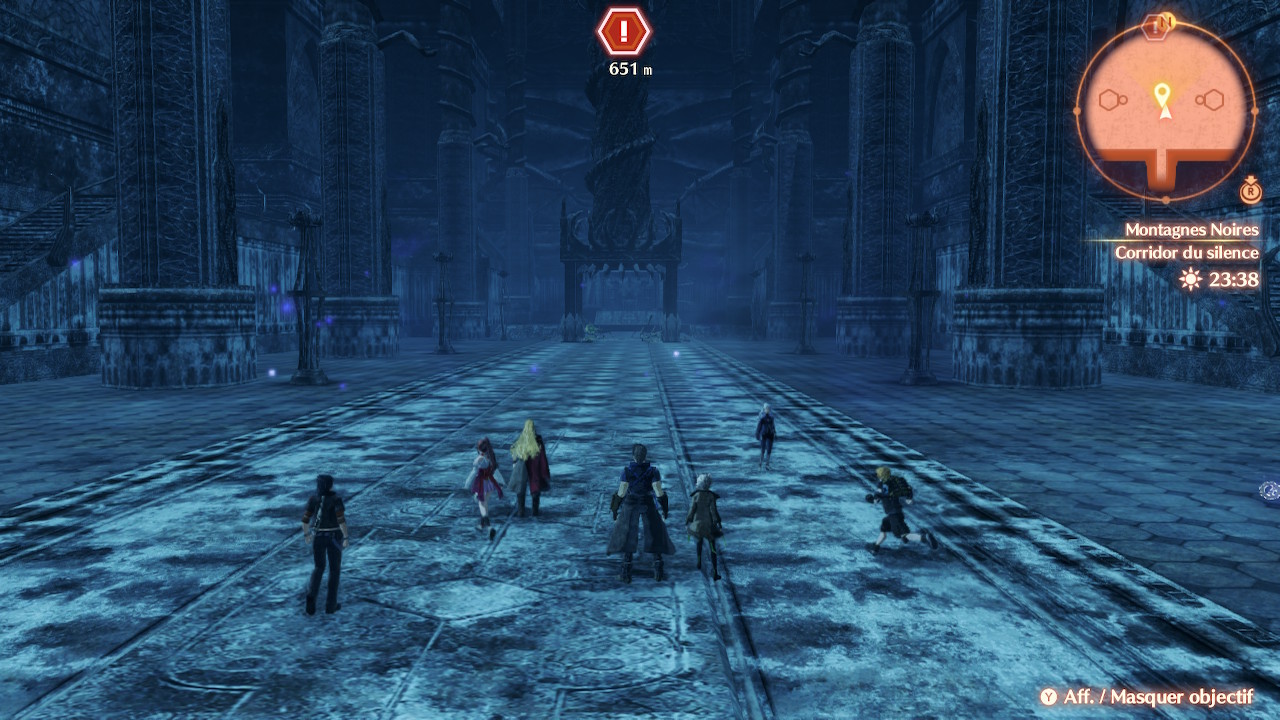Open the circular minimap

pyautogui.click(x=1165, y=110)
